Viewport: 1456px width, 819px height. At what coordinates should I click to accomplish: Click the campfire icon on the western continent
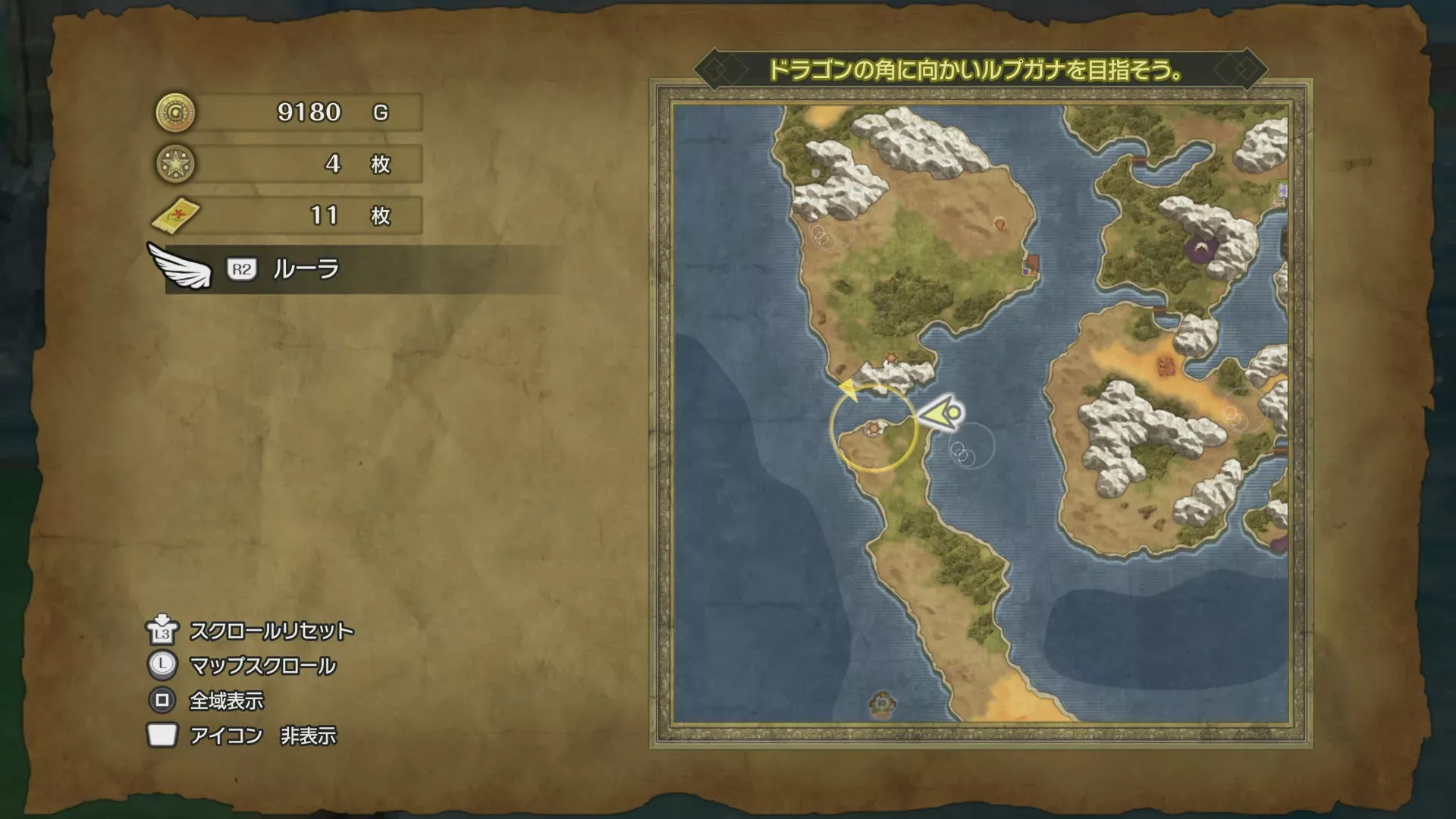point(1000,224)
